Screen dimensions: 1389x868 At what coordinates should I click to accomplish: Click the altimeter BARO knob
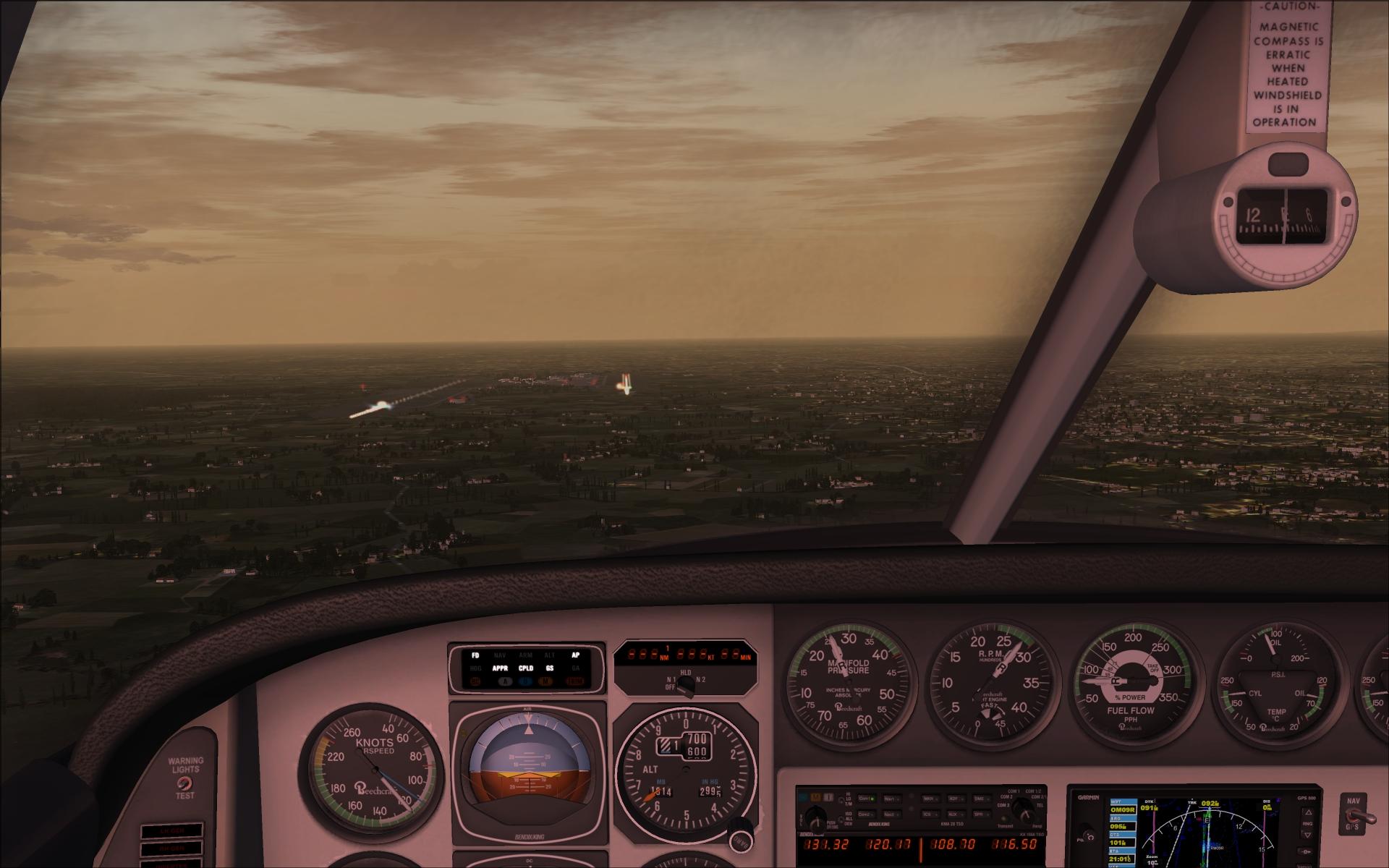(739, 841)
